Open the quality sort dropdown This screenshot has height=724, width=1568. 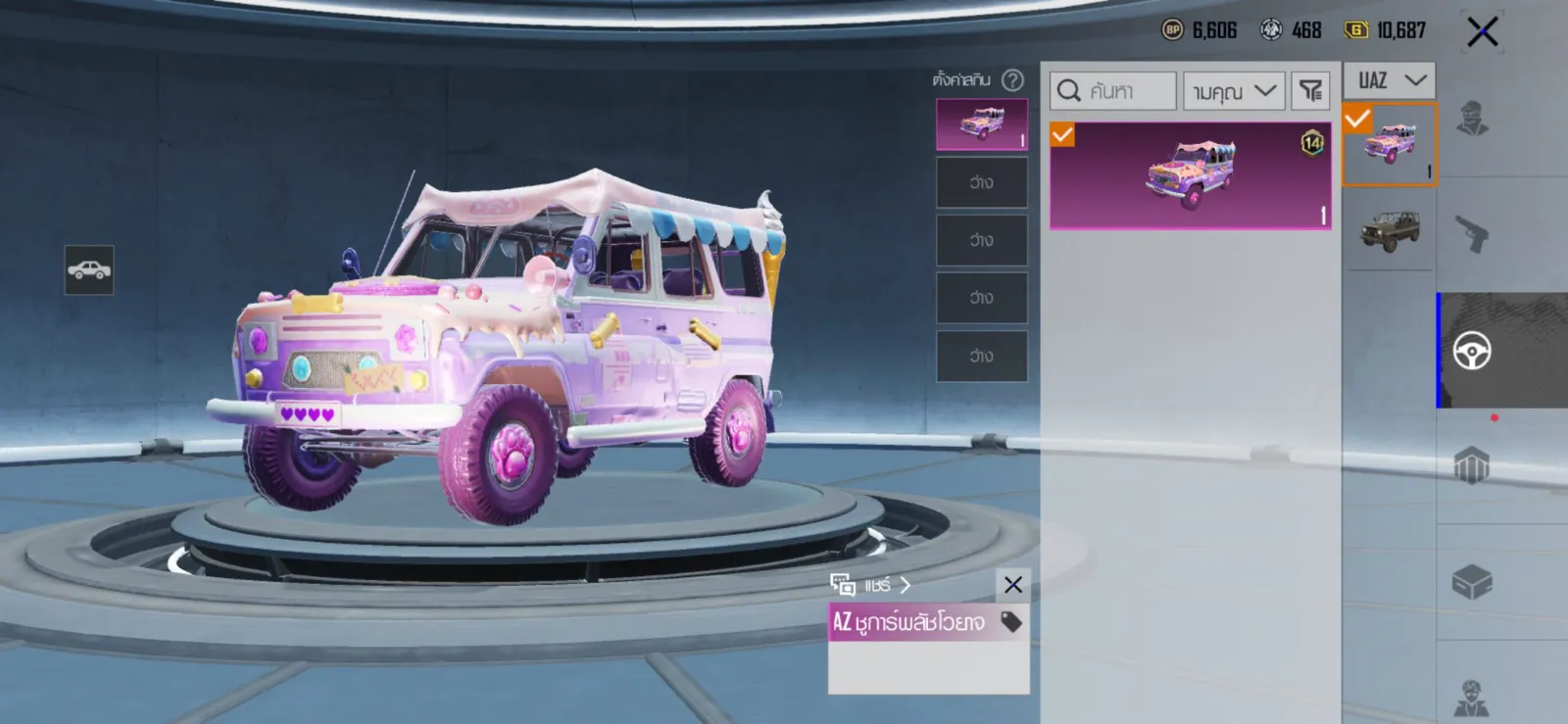pos(1234,91)
